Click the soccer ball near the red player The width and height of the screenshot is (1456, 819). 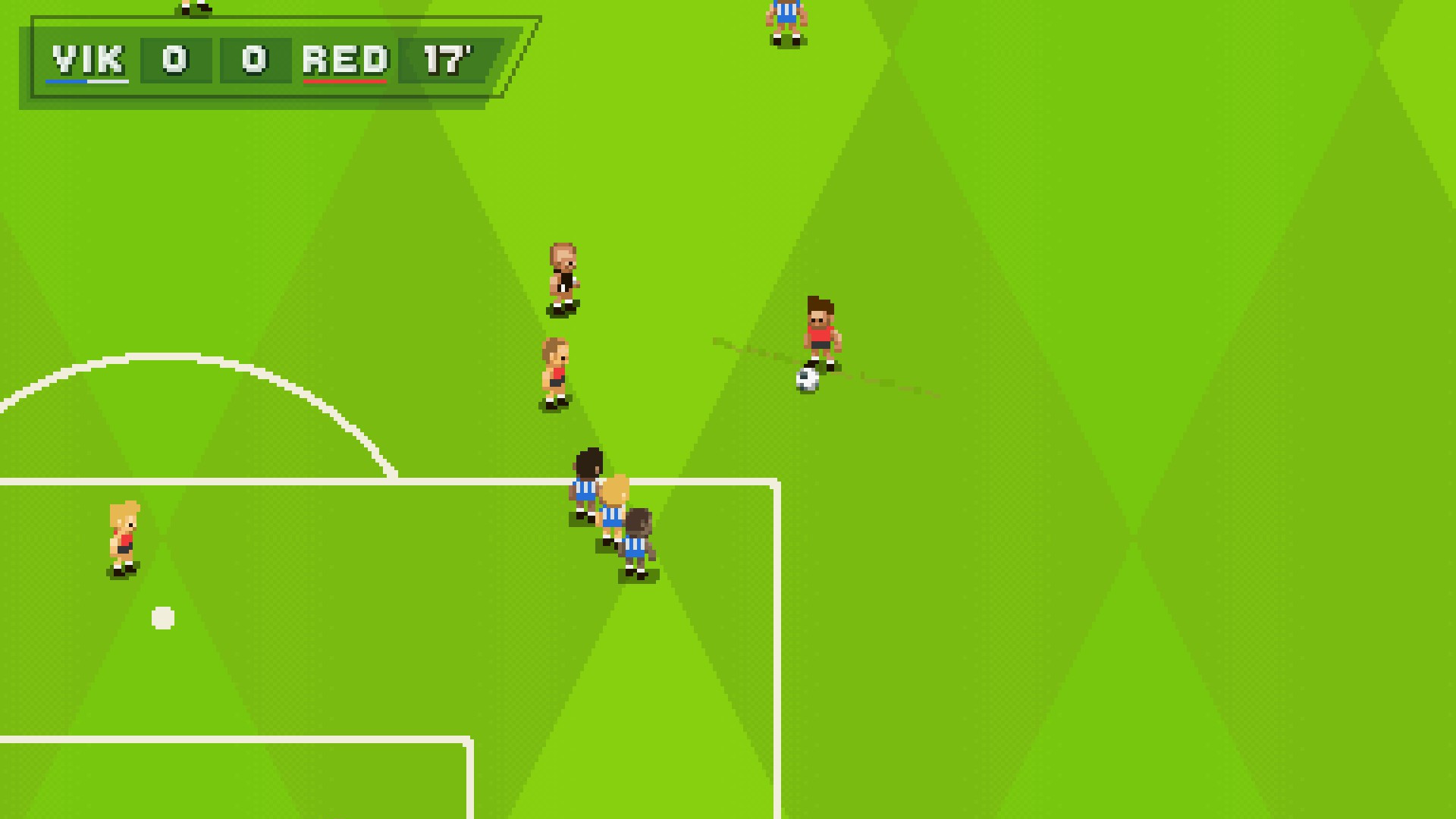pyautogui.click(x=805, y=379)
